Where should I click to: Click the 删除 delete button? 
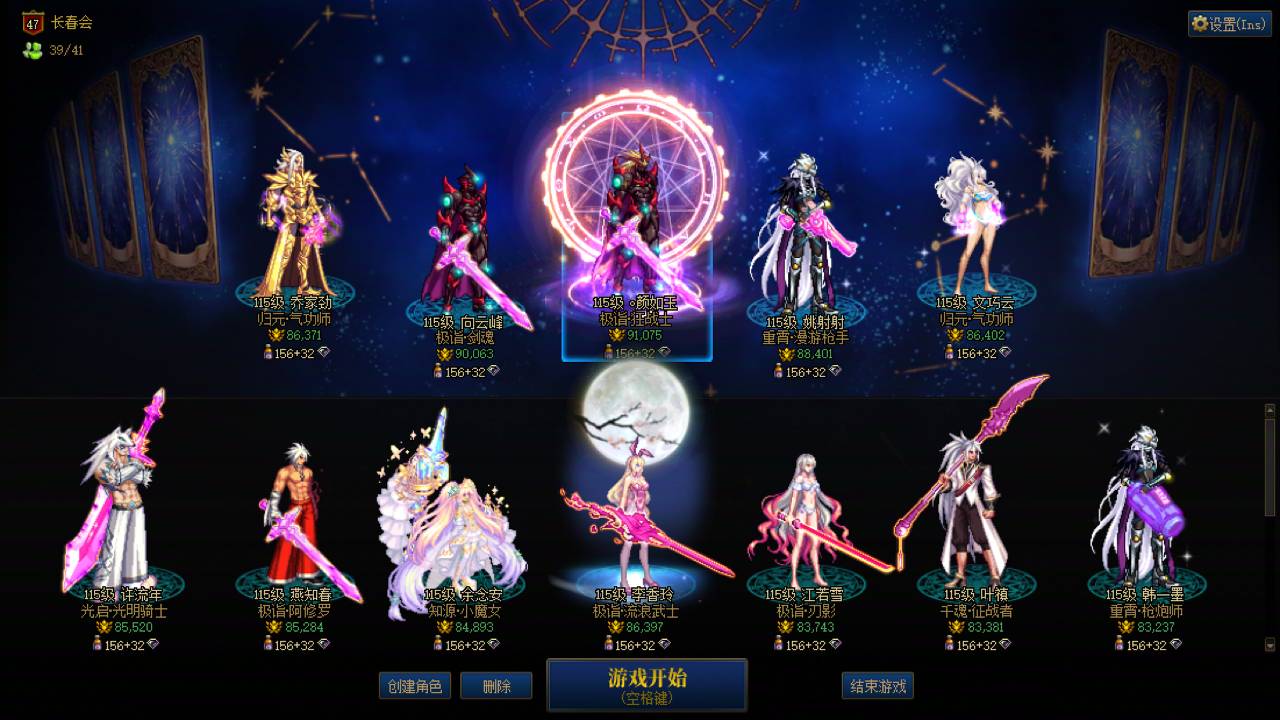[496, 686]
